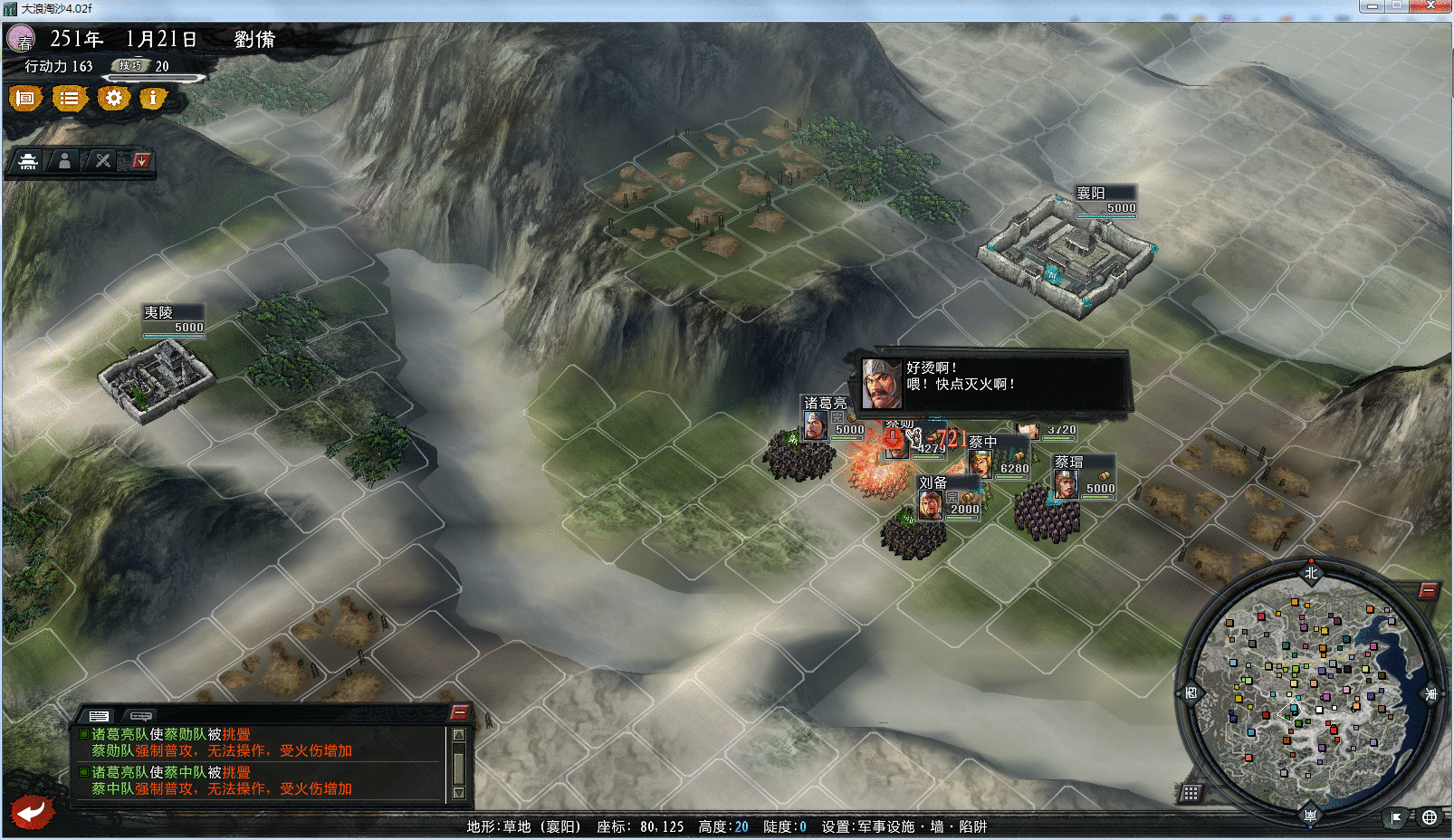Click on the circular minimap
The image size is (1454, 840).
[1310, 692]
